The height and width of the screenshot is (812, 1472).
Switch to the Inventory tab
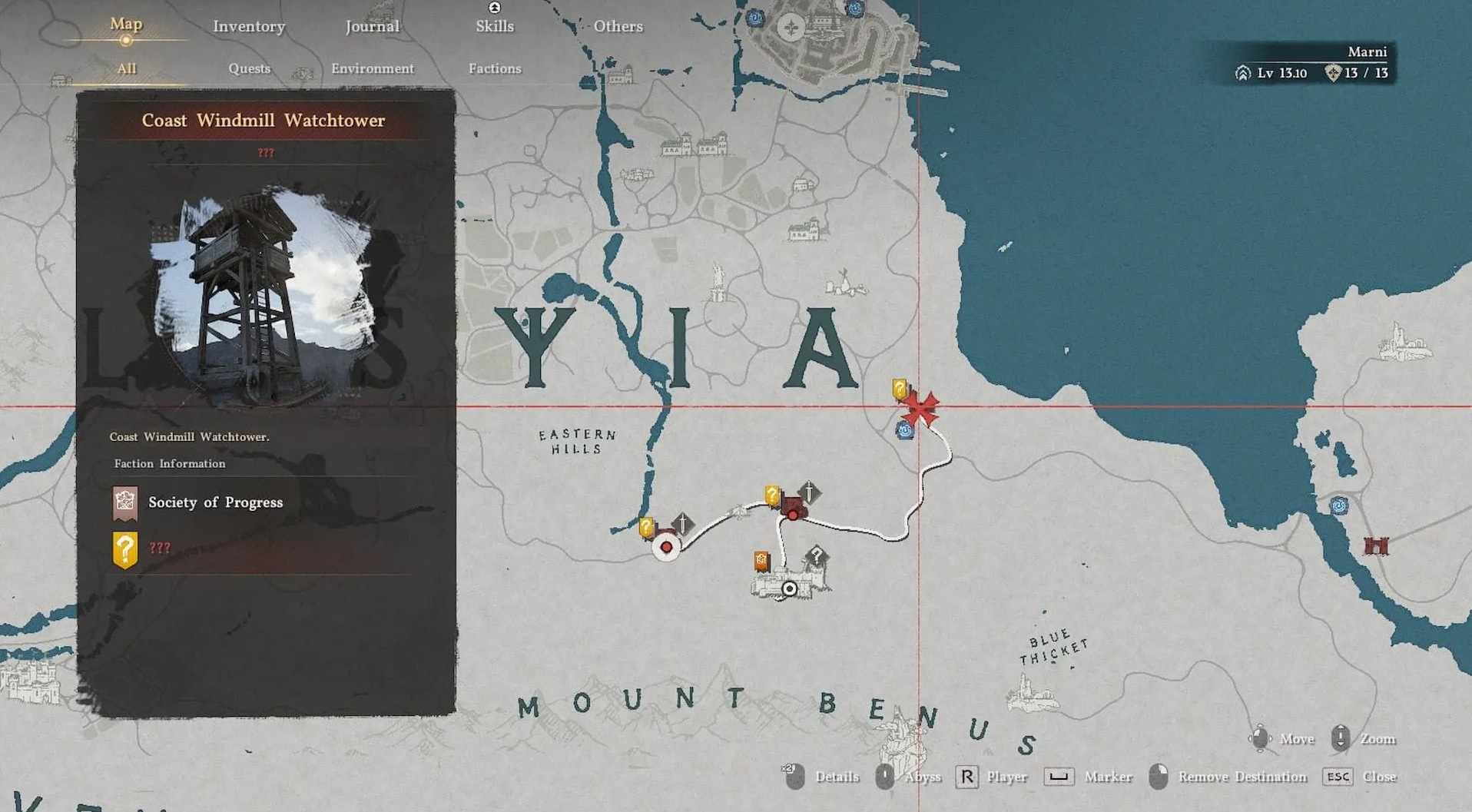249,26
